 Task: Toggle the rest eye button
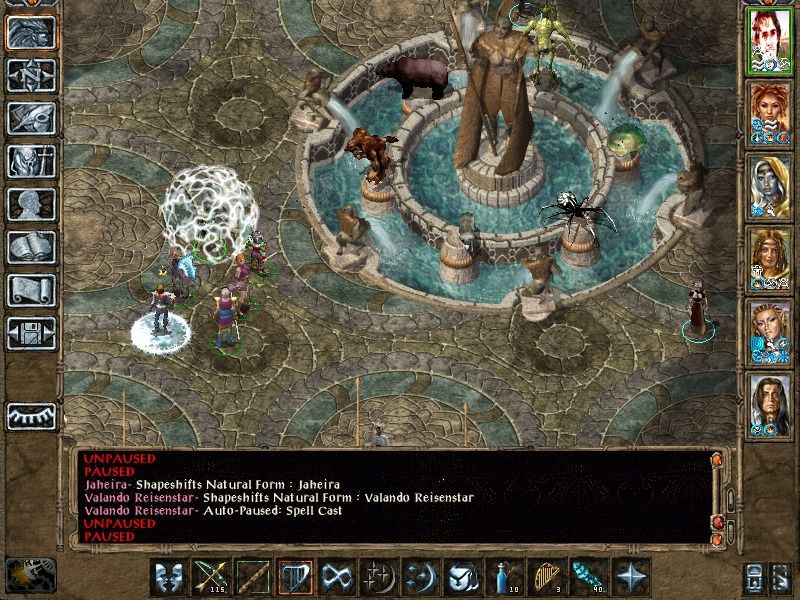[31, 416]
